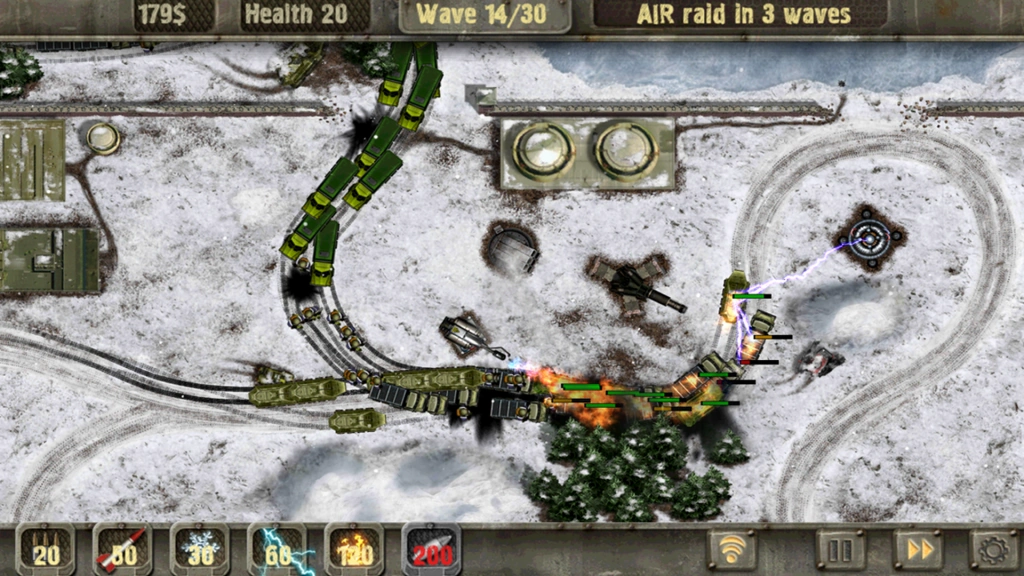
Task: Select the artillery shell tower costing 200
Action: (x=431, y=548)
